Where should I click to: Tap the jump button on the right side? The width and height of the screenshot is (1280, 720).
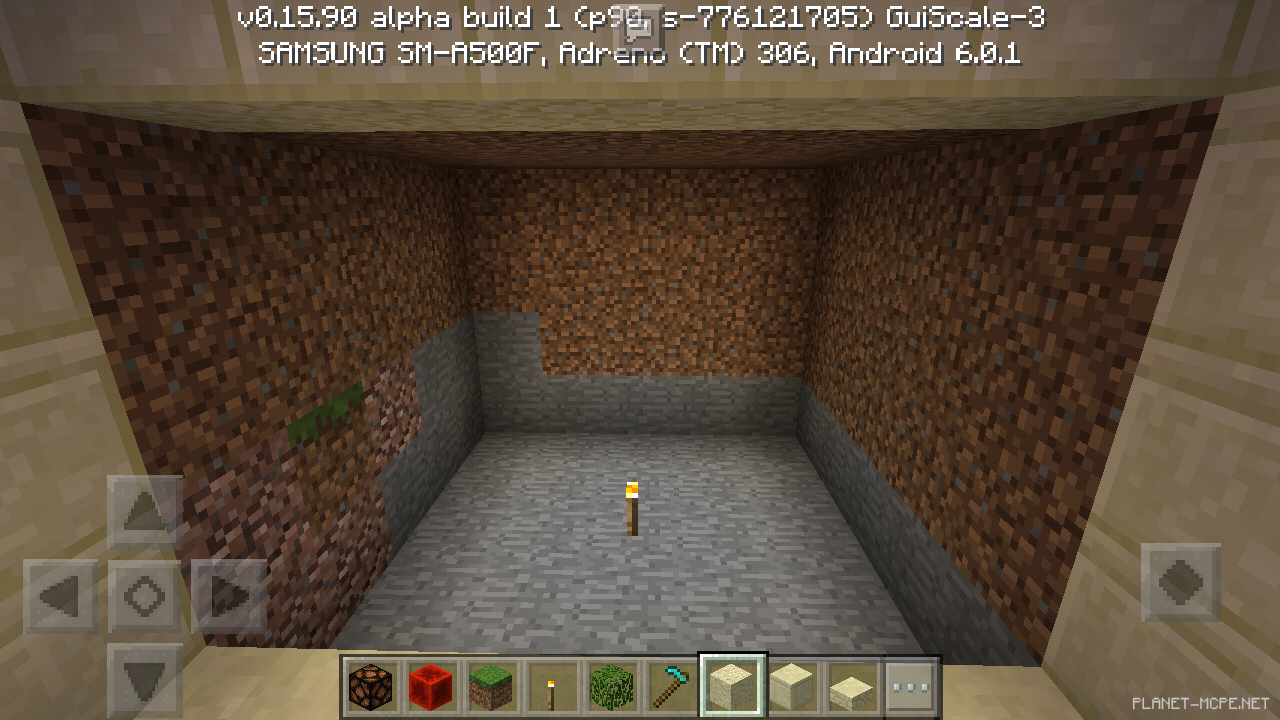click(x=1180, y=580)
